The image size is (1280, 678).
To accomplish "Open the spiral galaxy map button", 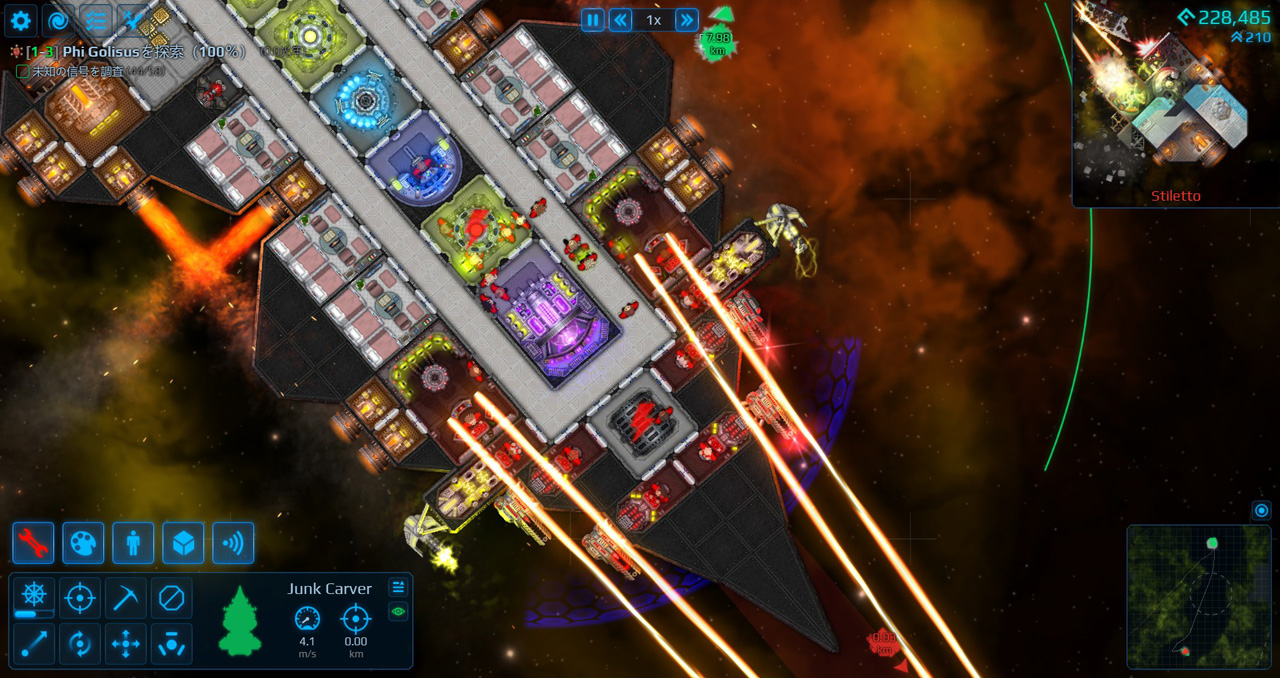I will (58, 20).
